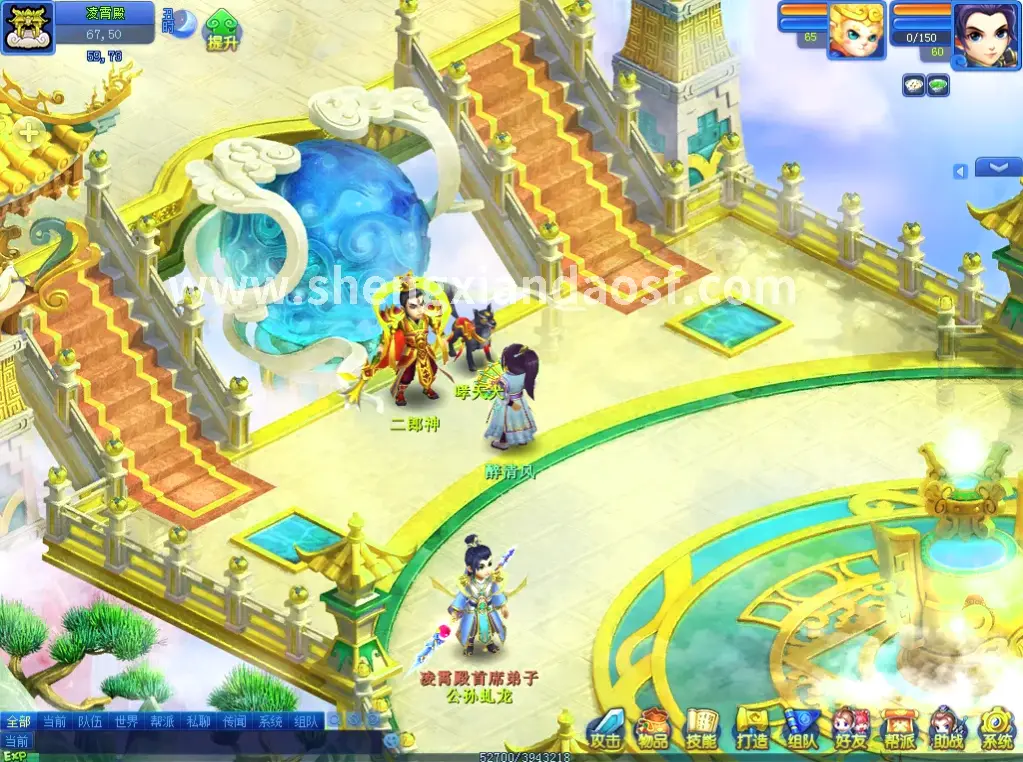Open the 凌霄殿 map name panel

(104, 13)
